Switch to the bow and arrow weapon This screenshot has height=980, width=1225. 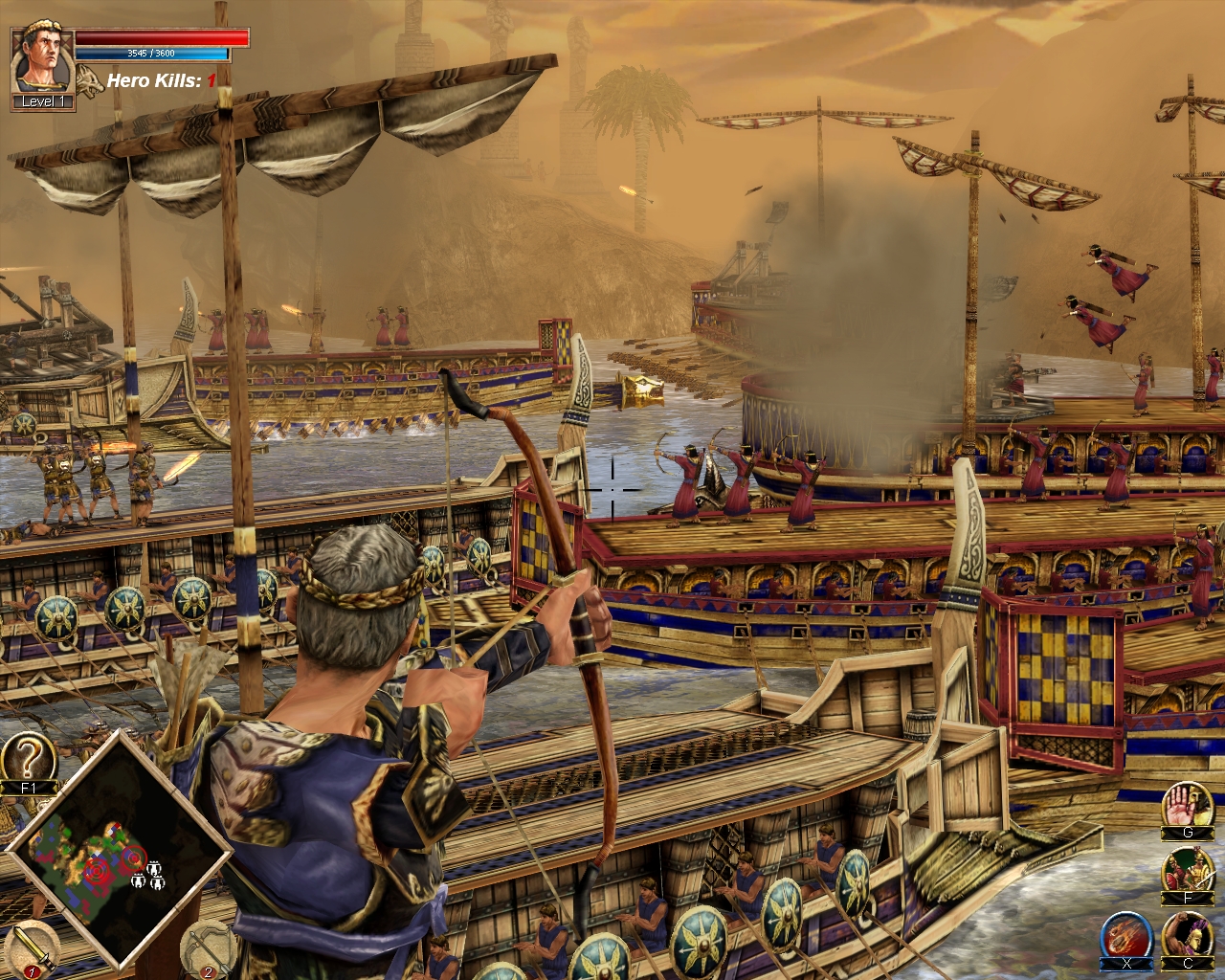(x=205, y=947)
